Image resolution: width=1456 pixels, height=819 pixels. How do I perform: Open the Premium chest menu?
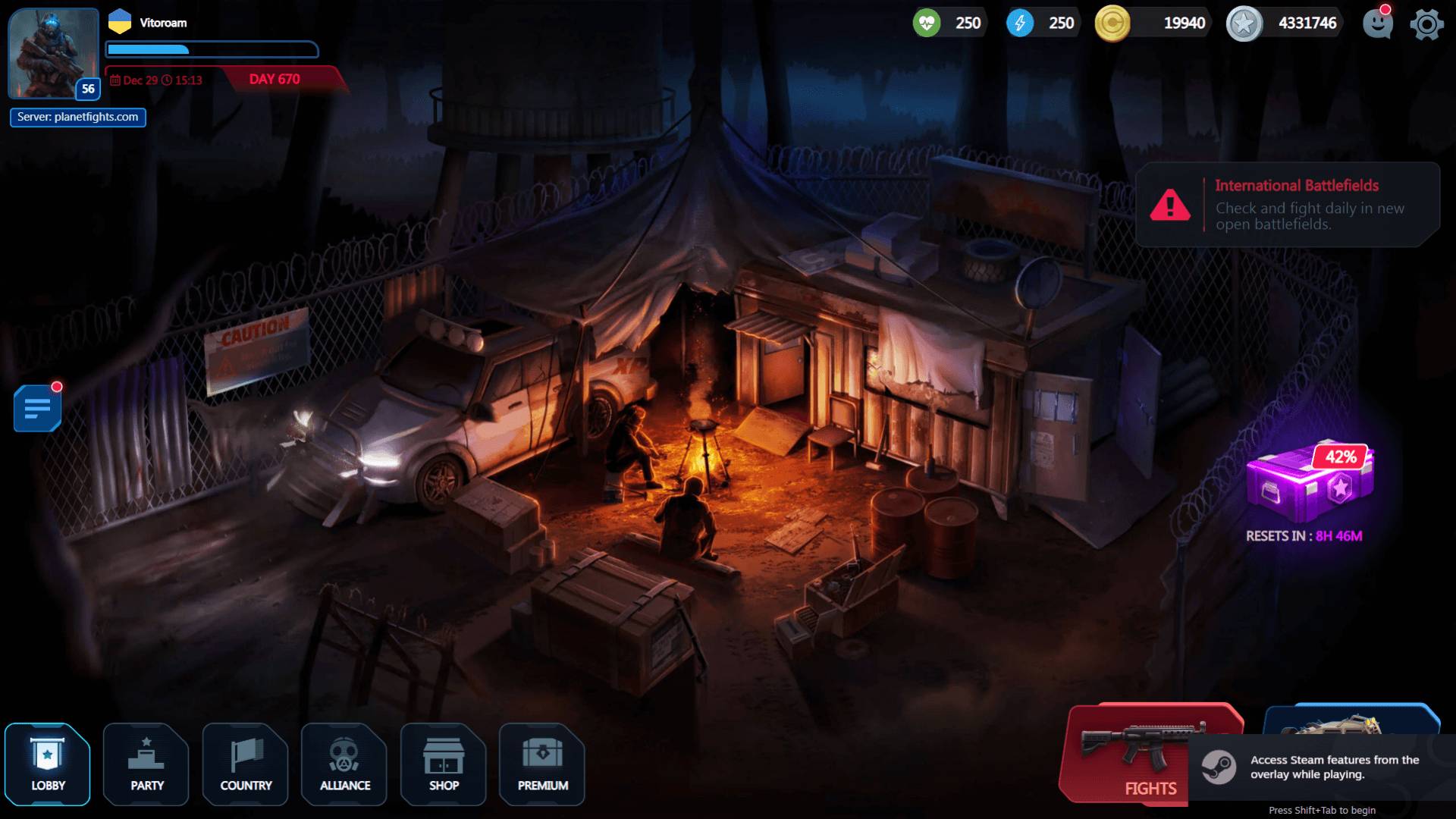[542, 764]
